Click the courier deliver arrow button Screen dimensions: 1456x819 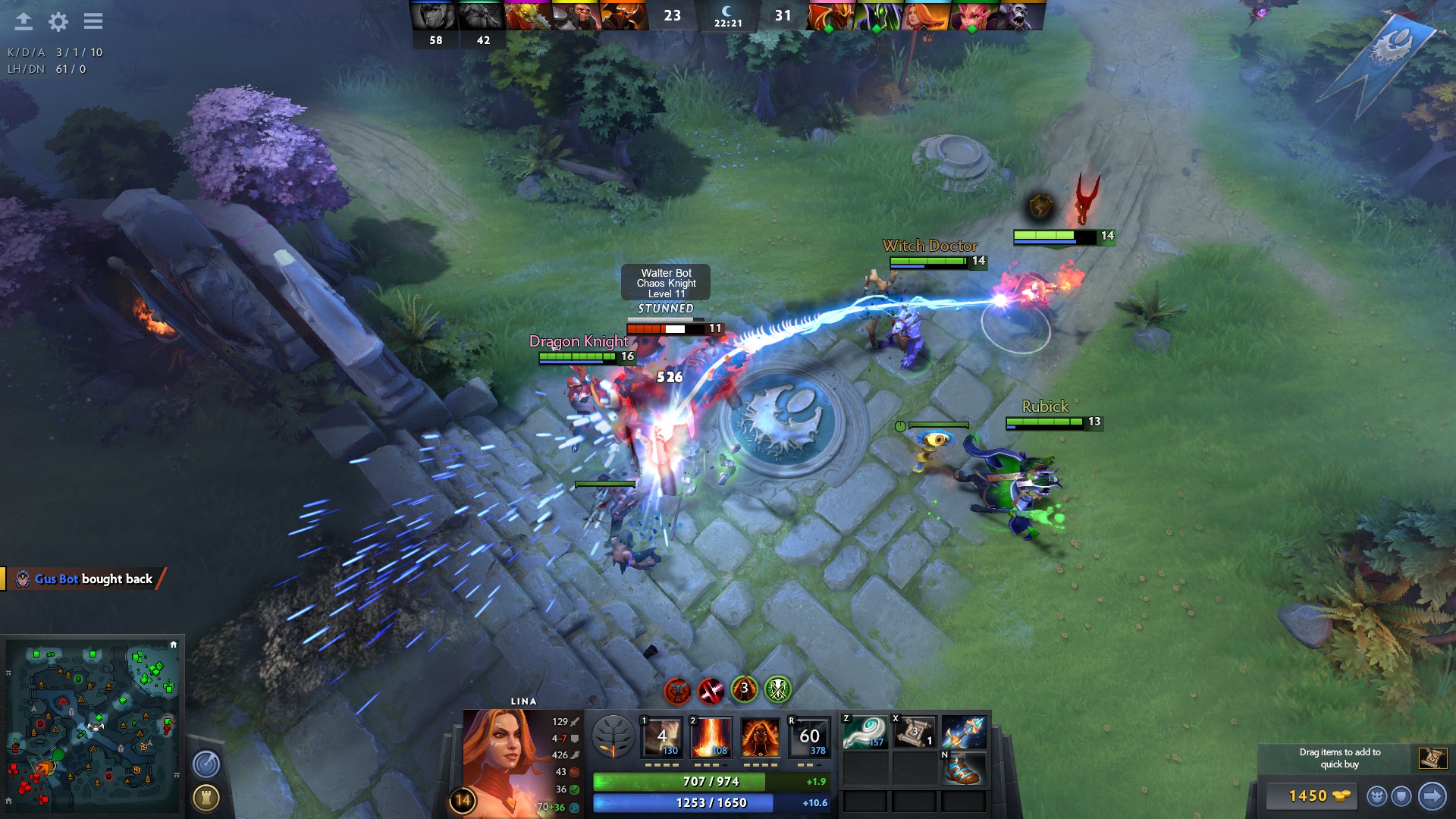[1432, 796]
